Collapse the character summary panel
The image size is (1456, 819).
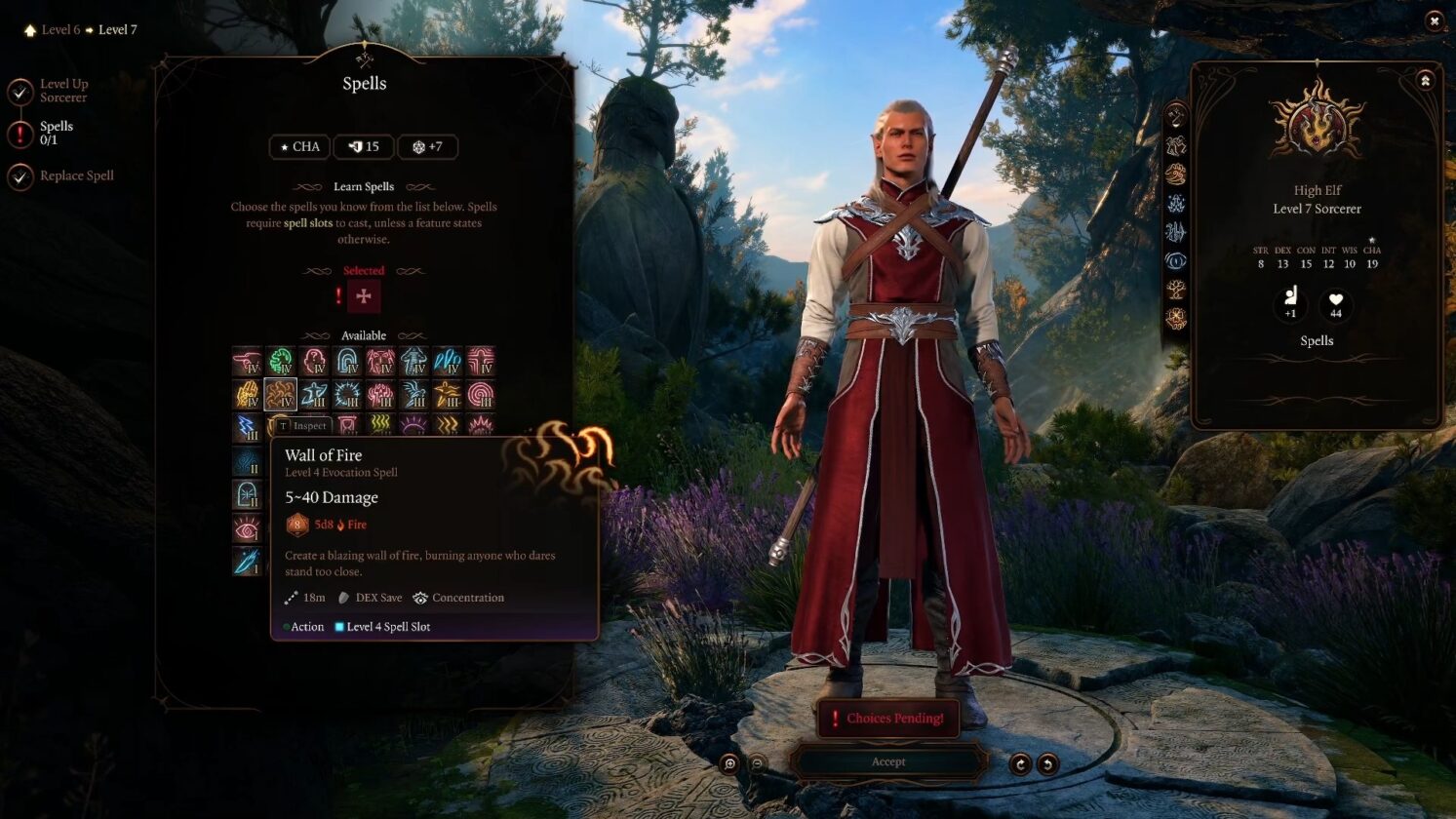pos(1425,81)
